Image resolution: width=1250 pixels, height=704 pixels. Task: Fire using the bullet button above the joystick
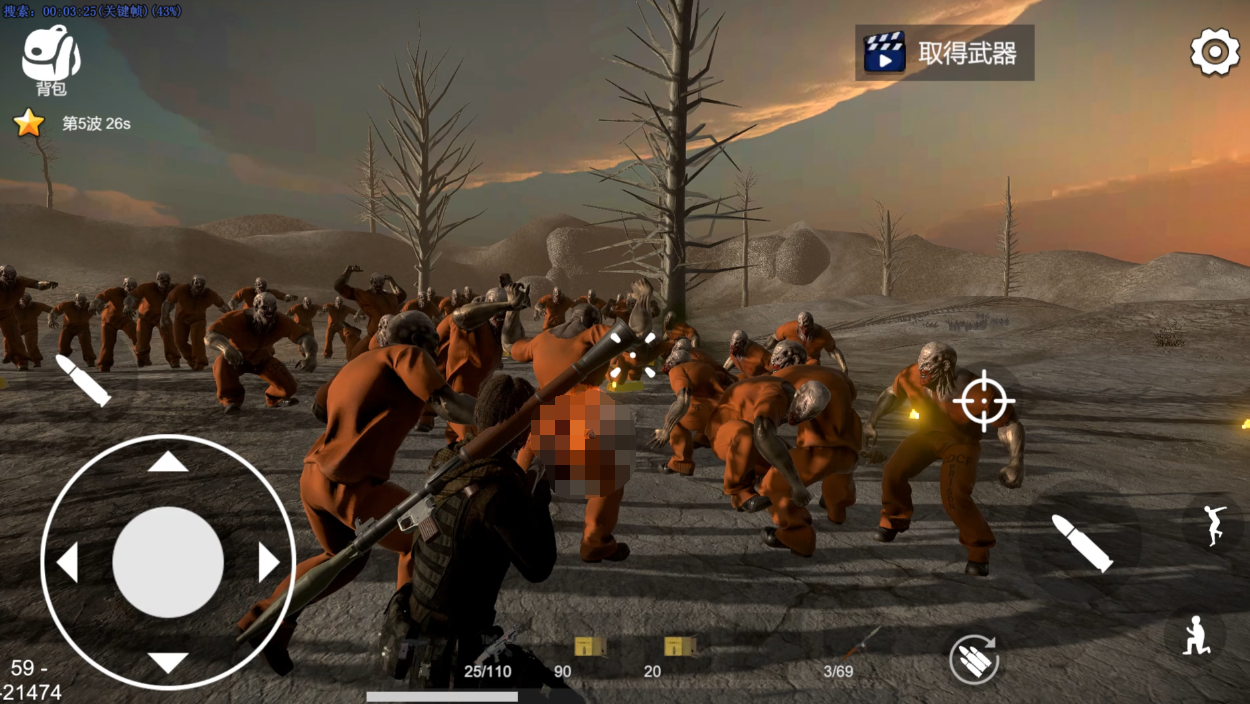(83, 380)
